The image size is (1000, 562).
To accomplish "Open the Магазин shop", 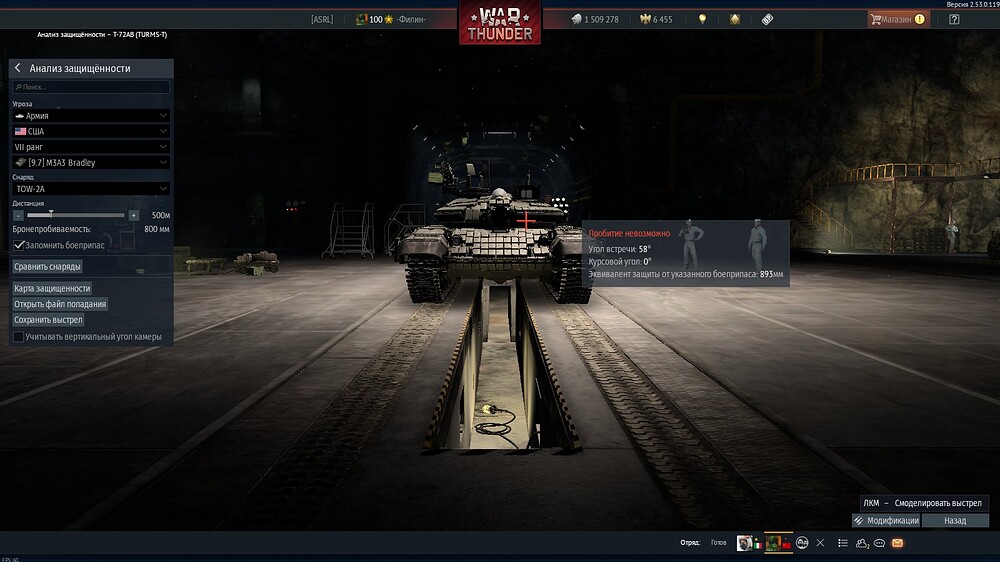I will (896, 19).
